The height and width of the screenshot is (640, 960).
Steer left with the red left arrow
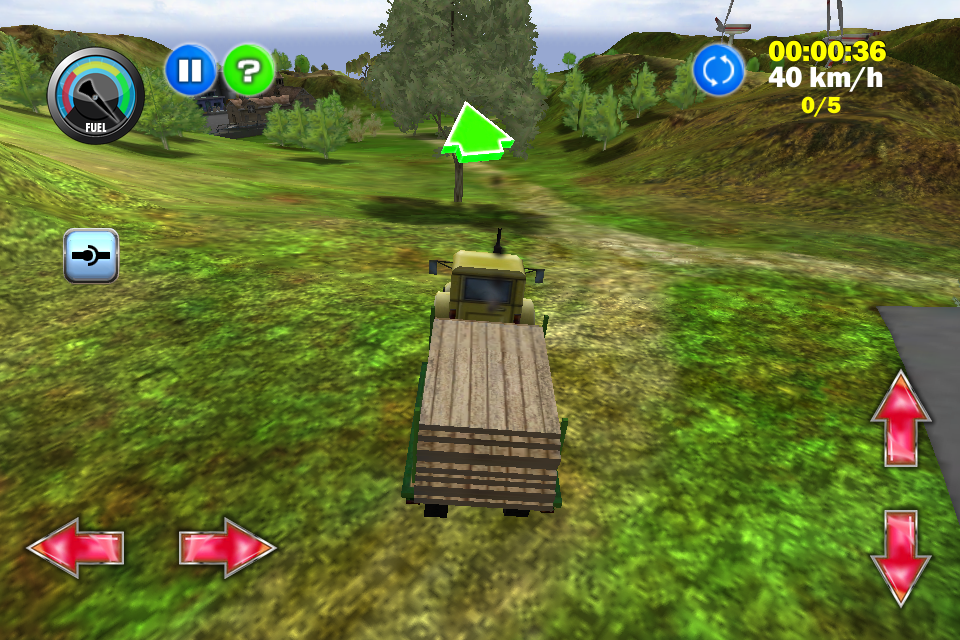coord(75,548)
